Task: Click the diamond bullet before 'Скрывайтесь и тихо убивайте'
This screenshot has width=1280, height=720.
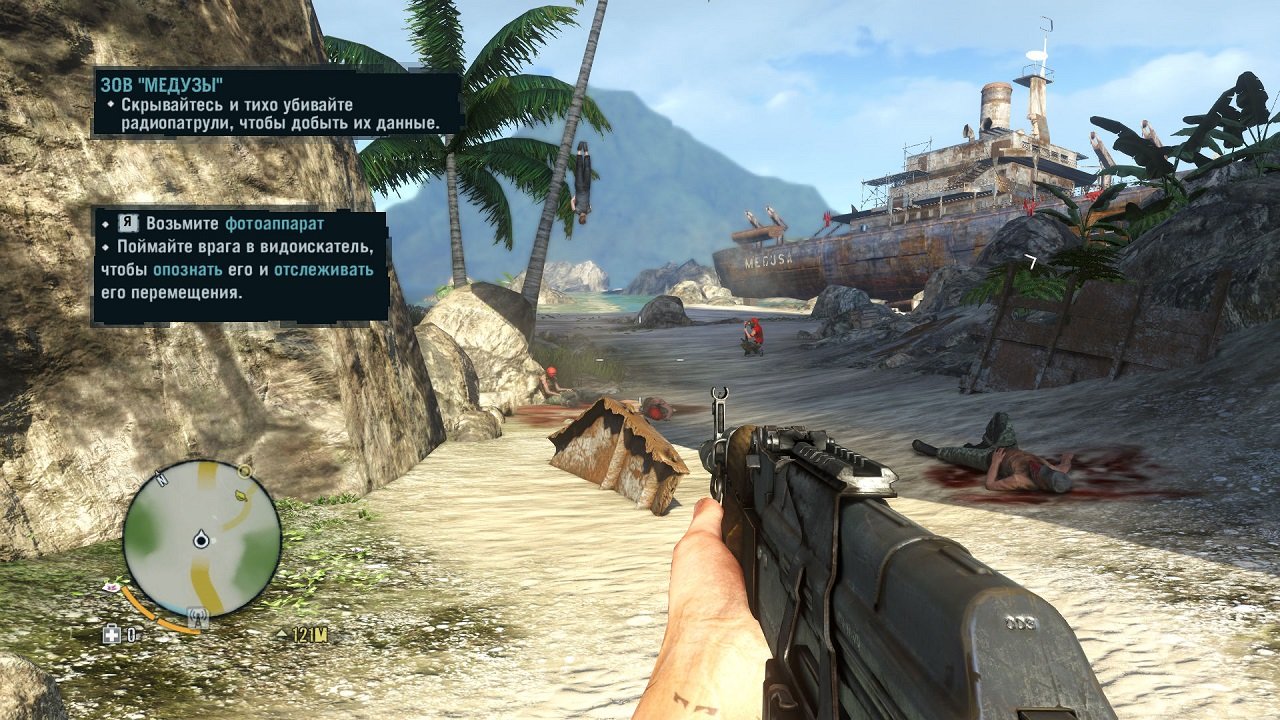Action: coord(109,104)
